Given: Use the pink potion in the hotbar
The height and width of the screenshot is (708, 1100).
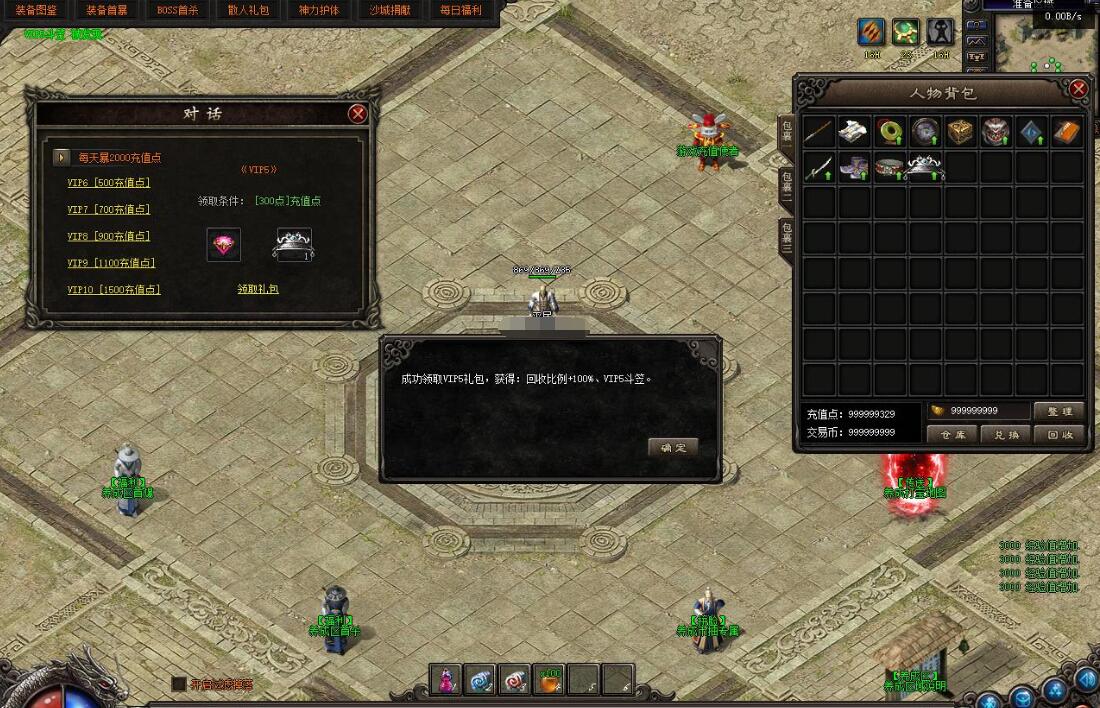Looking at the screenshot, I should tap(446, 679).
